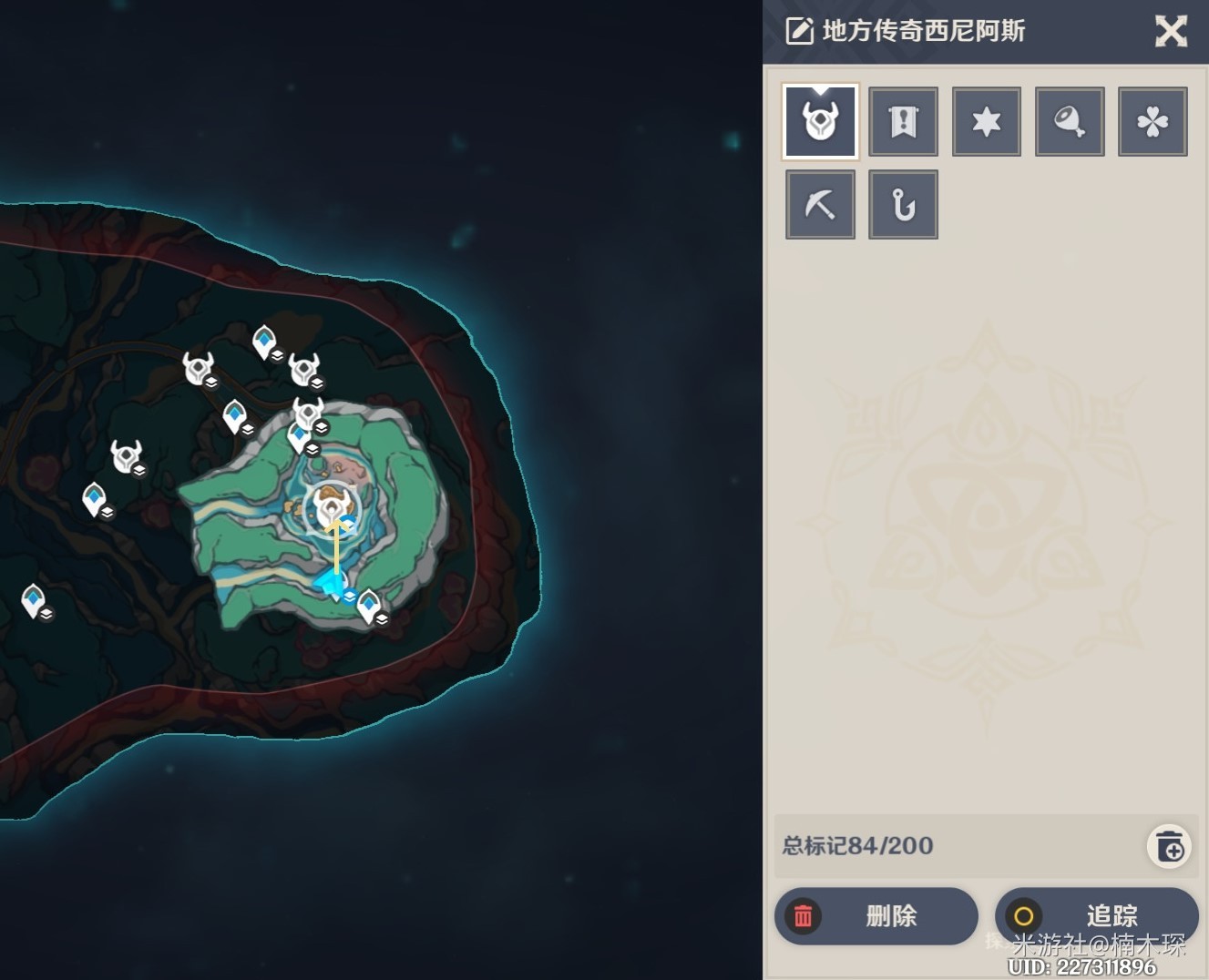Close the custom marker panel
1209x980 pixels.
[x=1171, y=32]
